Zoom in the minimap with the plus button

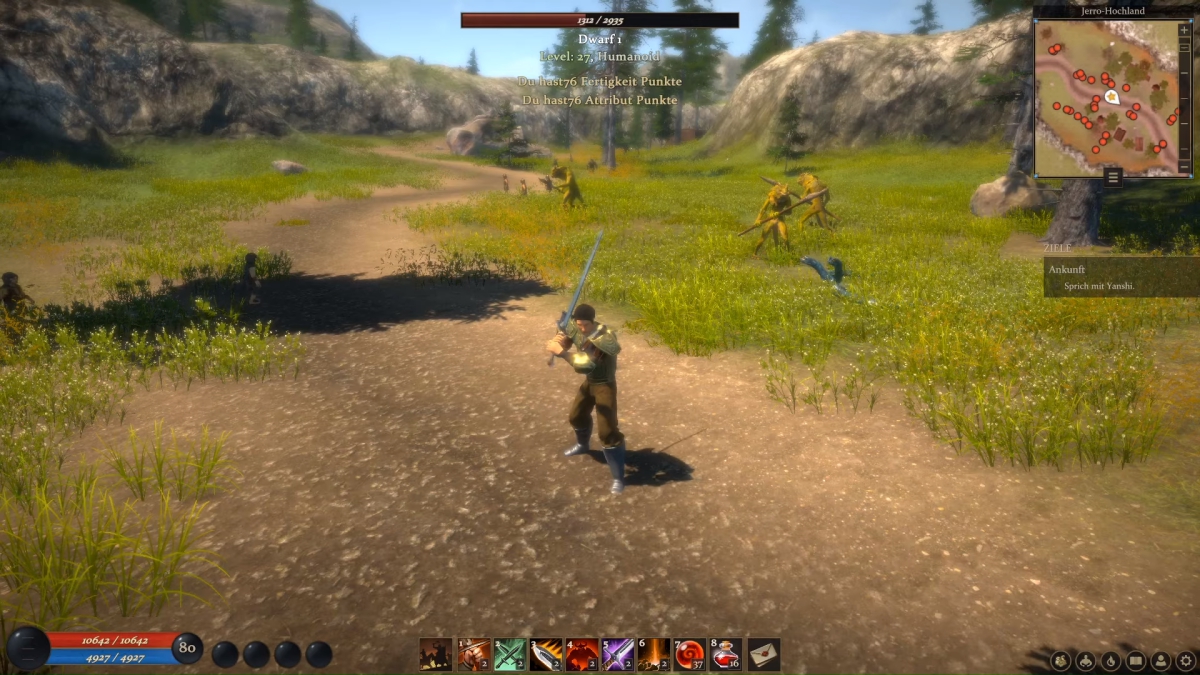tap(1185, 30)
